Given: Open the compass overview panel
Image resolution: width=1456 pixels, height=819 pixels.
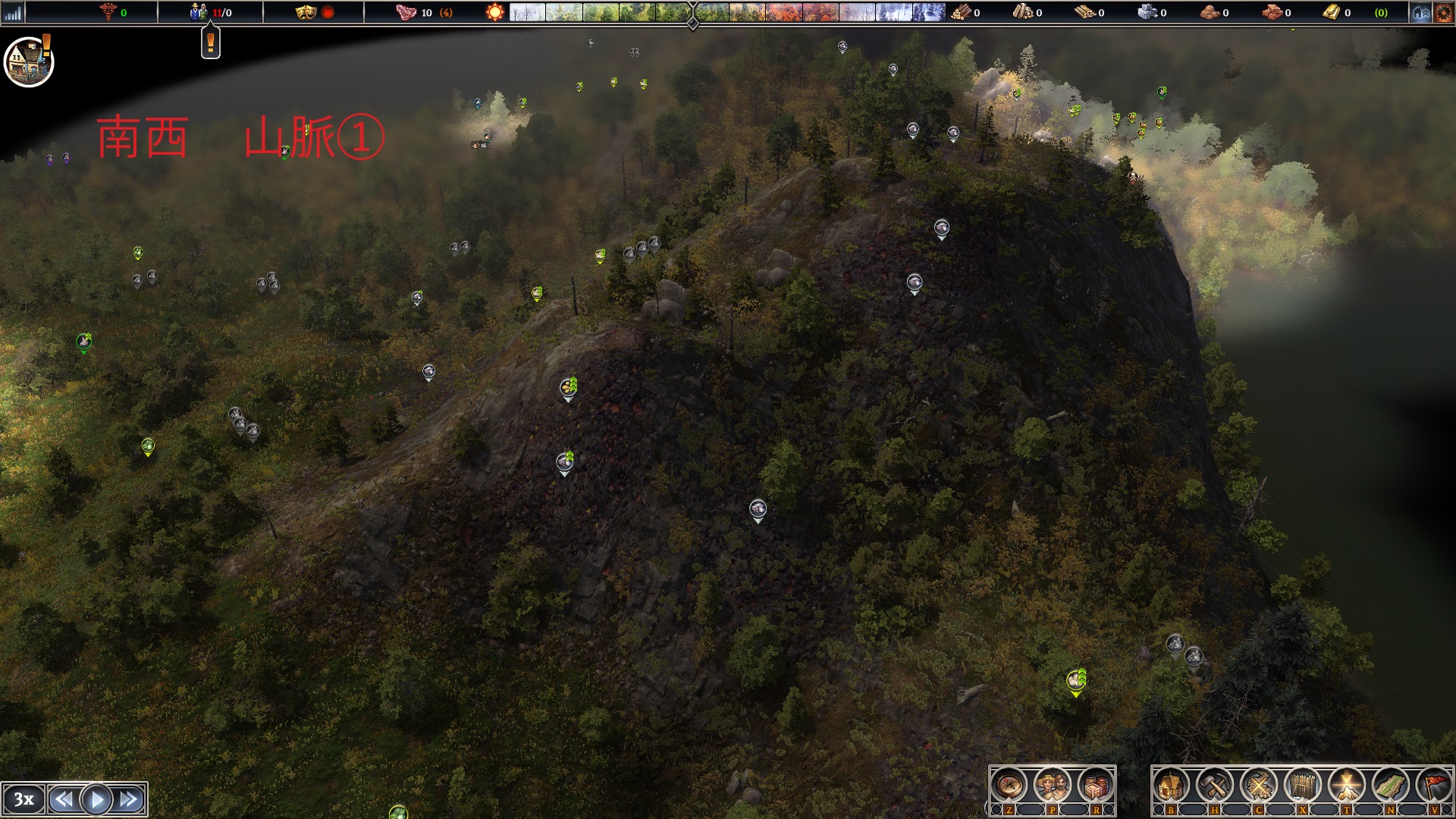Looking at the screenshot, I should (x=1009, y=785).
